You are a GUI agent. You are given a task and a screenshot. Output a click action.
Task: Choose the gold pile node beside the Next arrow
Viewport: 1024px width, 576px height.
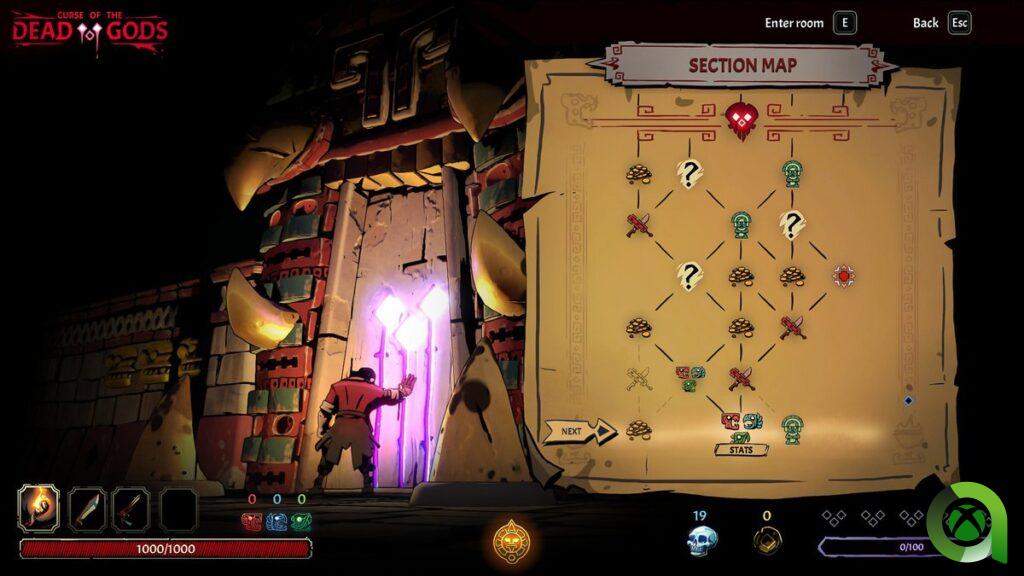point(638,430)
